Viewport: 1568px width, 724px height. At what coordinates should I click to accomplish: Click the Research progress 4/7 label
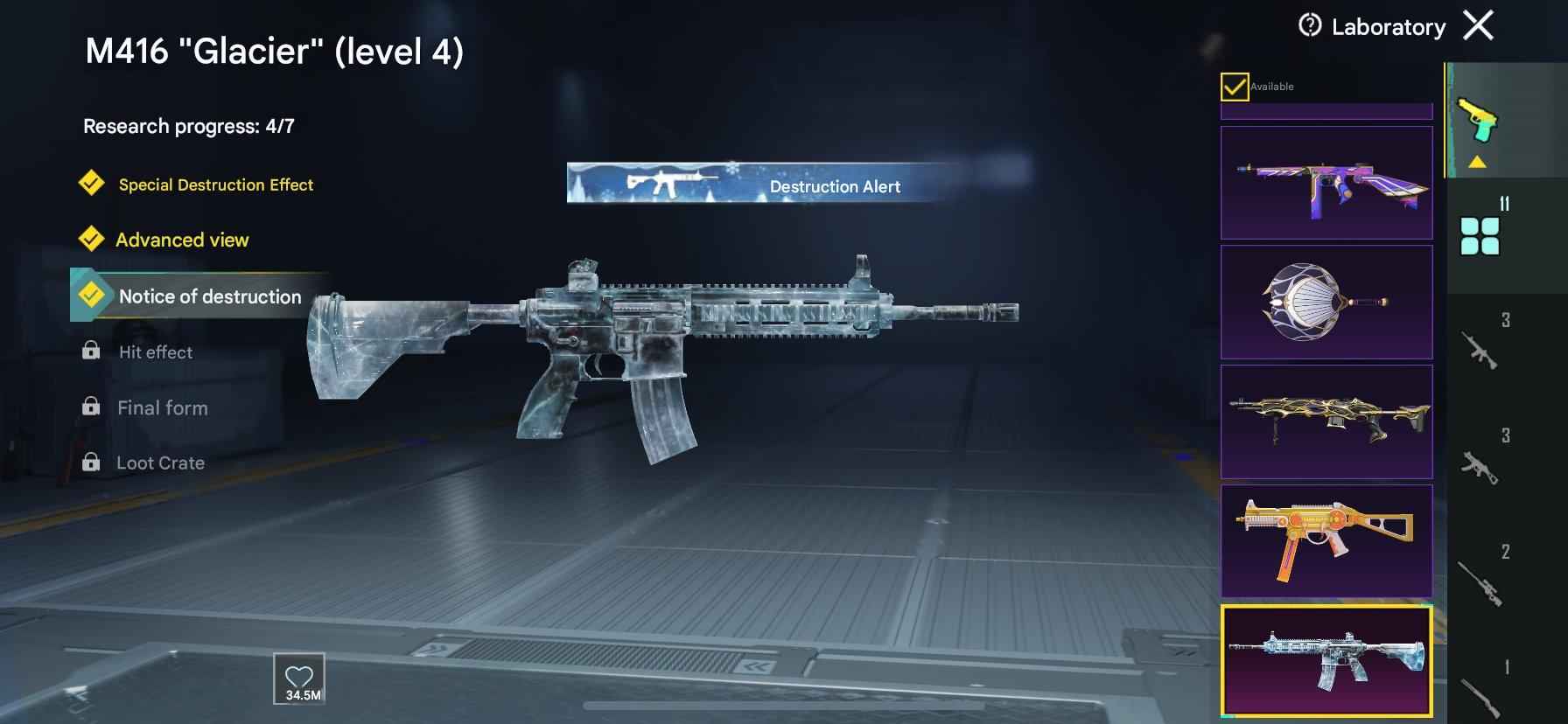pos(189,125)
